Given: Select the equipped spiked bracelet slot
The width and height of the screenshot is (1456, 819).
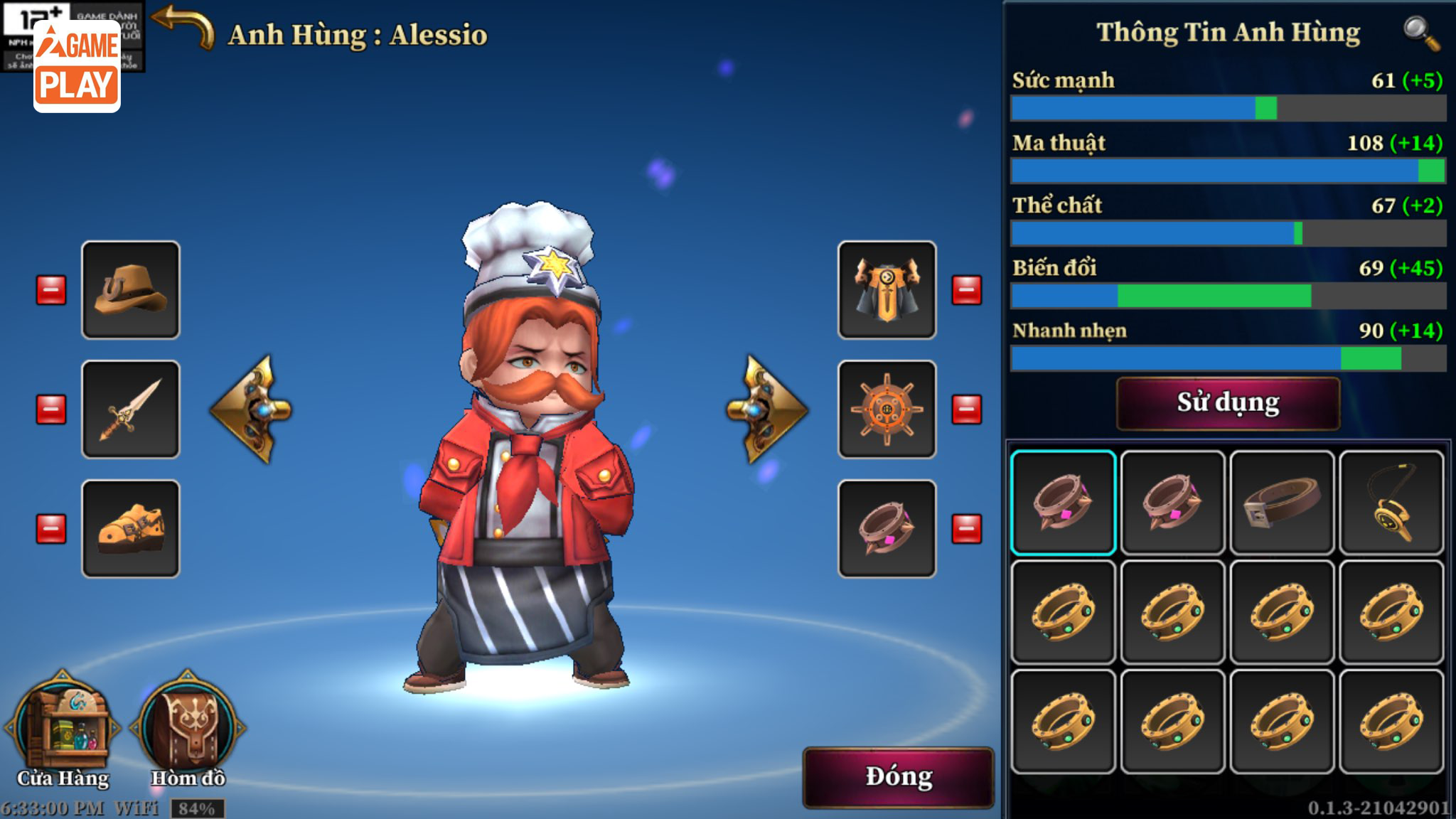Looking at the screenshot, I should [x=887, y=528].
